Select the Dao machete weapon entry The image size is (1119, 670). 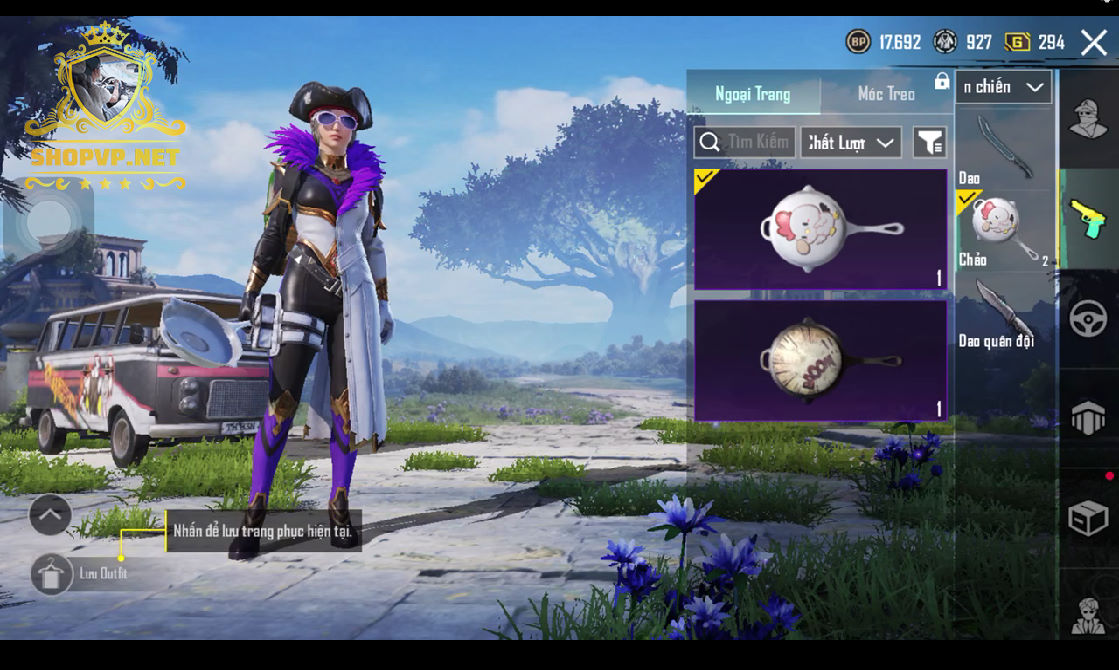1003,148
